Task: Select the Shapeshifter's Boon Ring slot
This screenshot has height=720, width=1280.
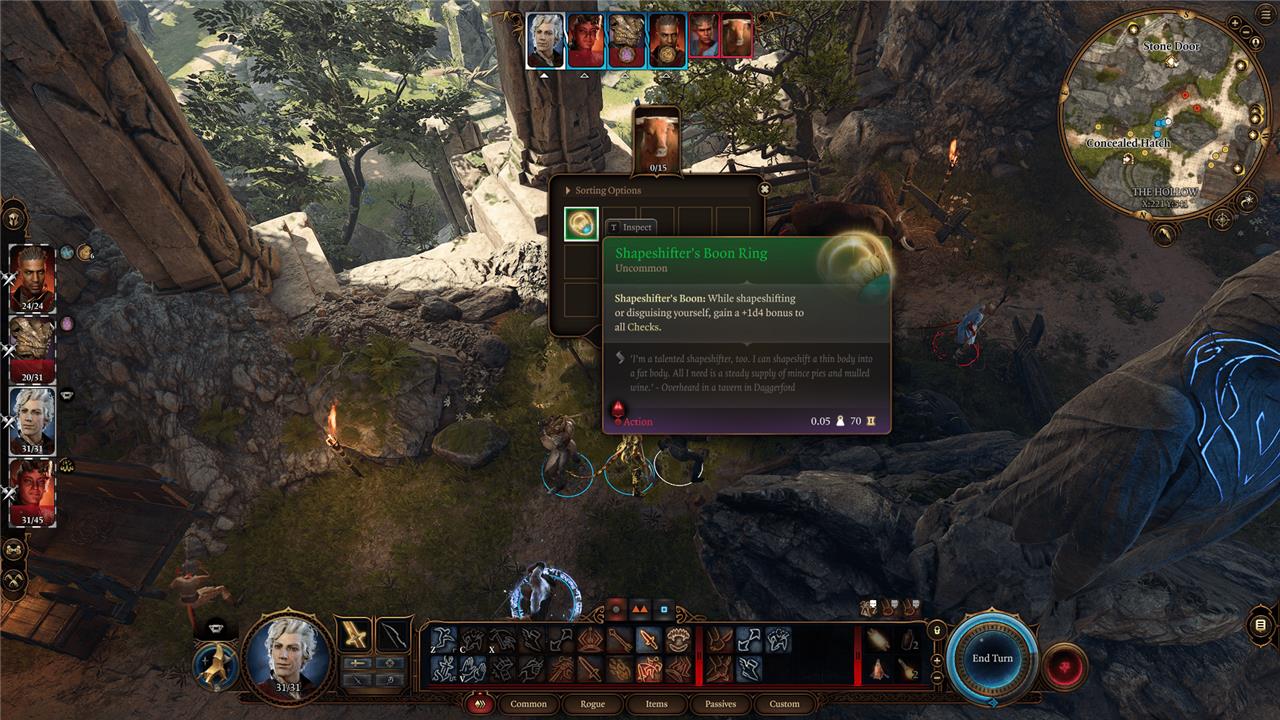Action: pos(581,224)
